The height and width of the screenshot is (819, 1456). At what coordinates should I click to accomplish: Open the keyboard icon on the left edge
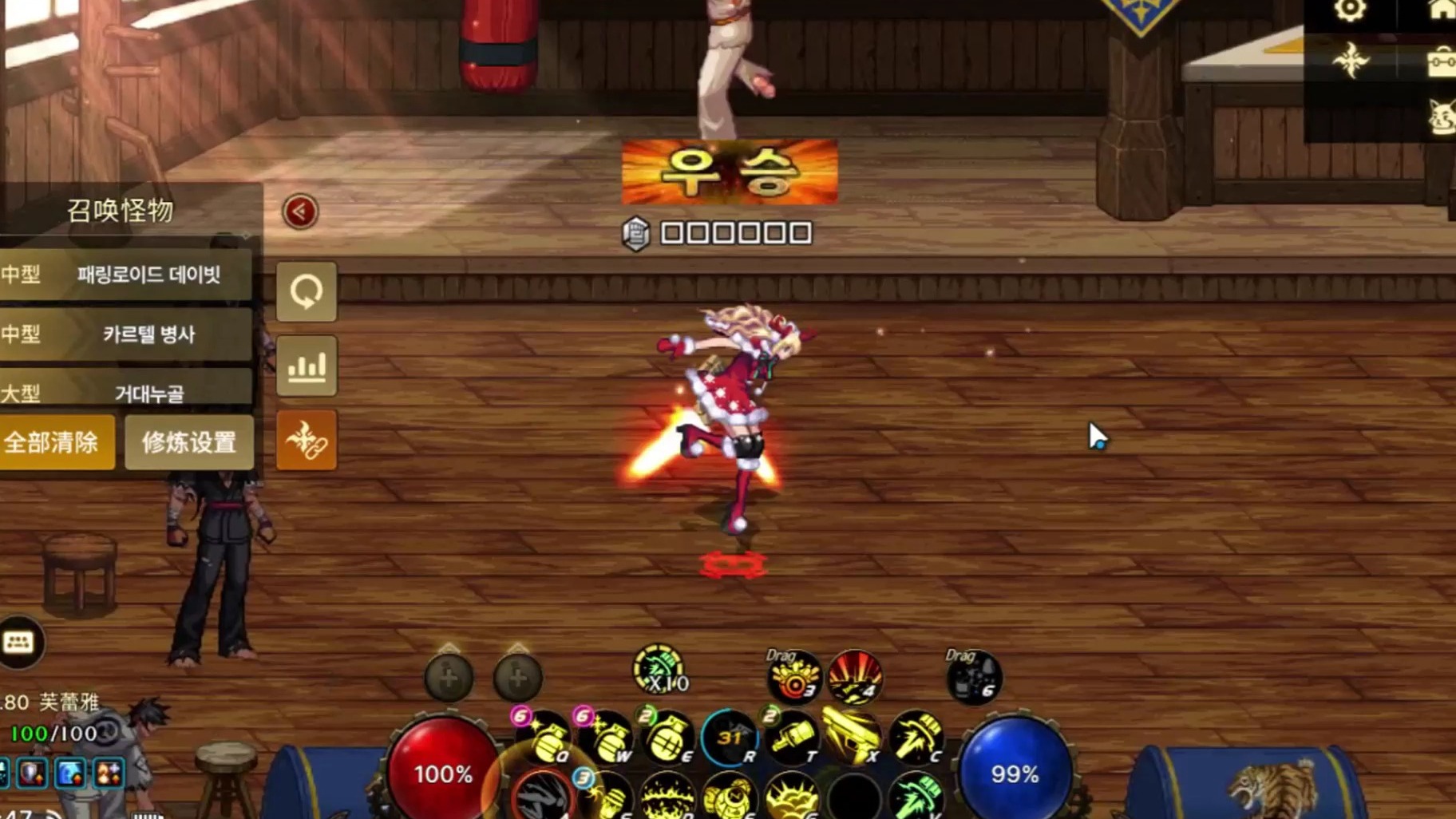click(18, 640)
